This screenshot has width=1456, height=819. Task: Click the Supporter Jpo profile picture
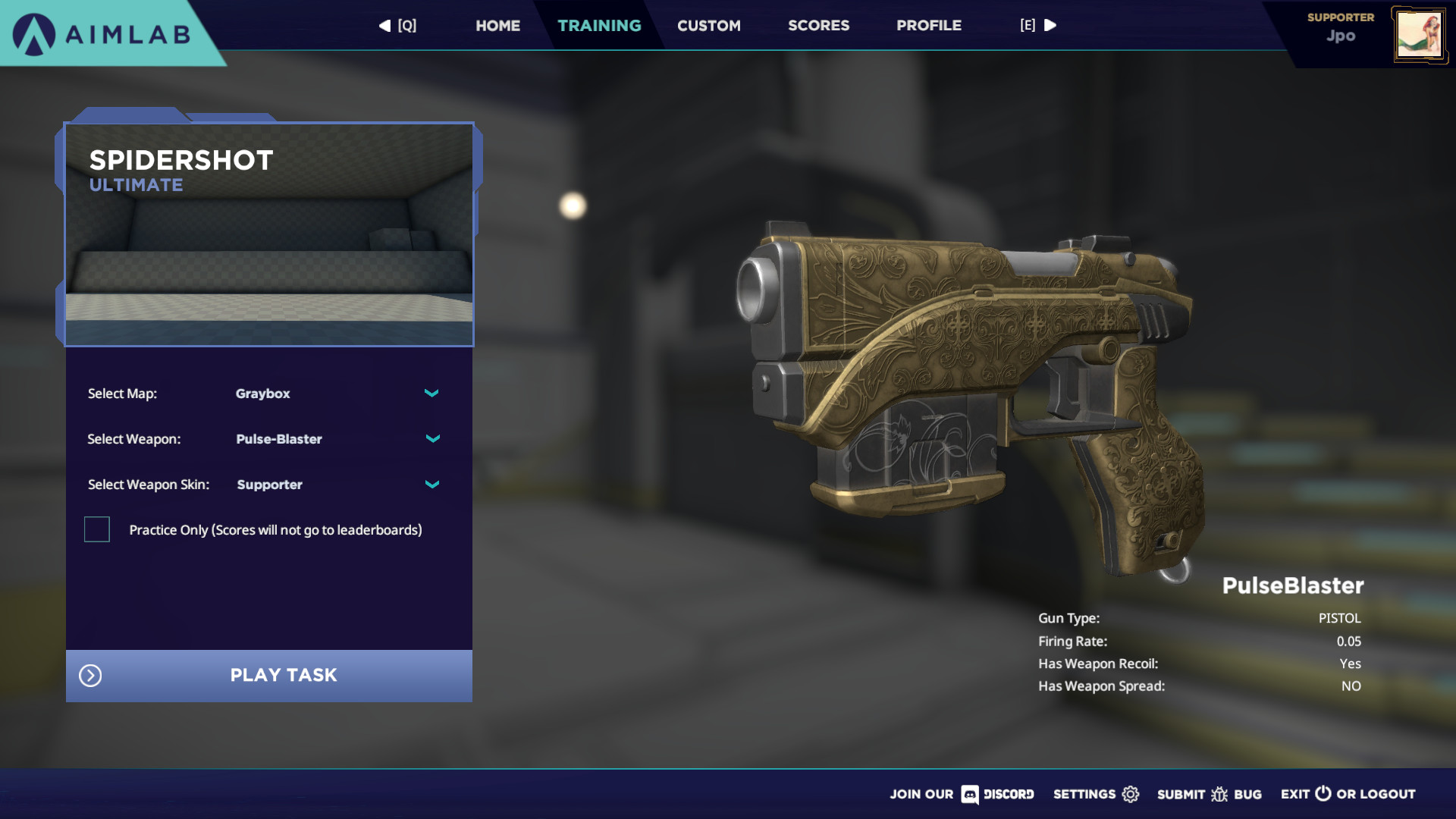[x=1420, y=33]
